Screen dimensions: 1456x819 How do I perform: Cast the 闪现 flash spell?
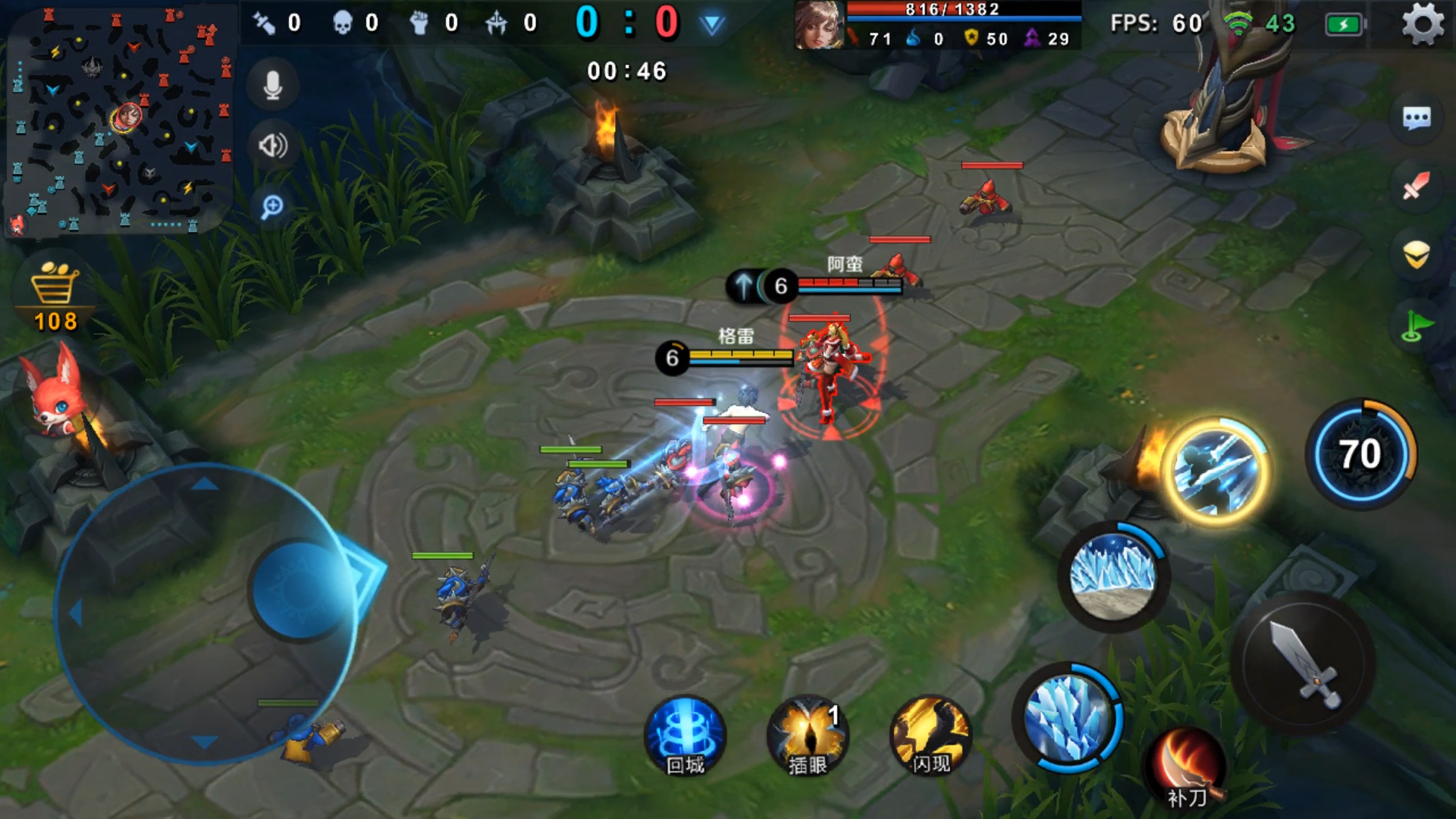[x=930, y=736]
